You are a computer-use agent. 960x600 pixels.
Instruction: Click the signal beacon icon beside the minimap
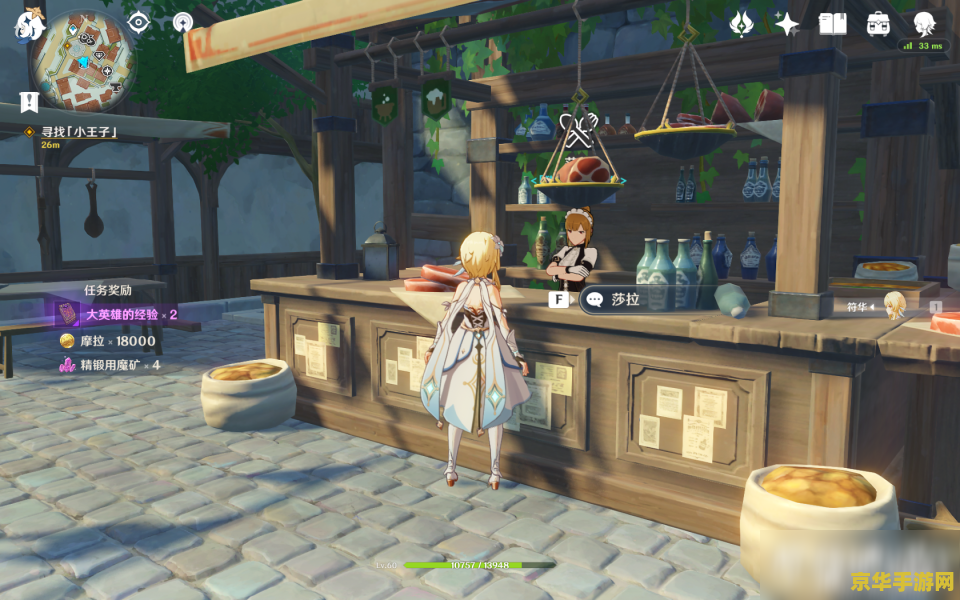[x=182, y=22]
